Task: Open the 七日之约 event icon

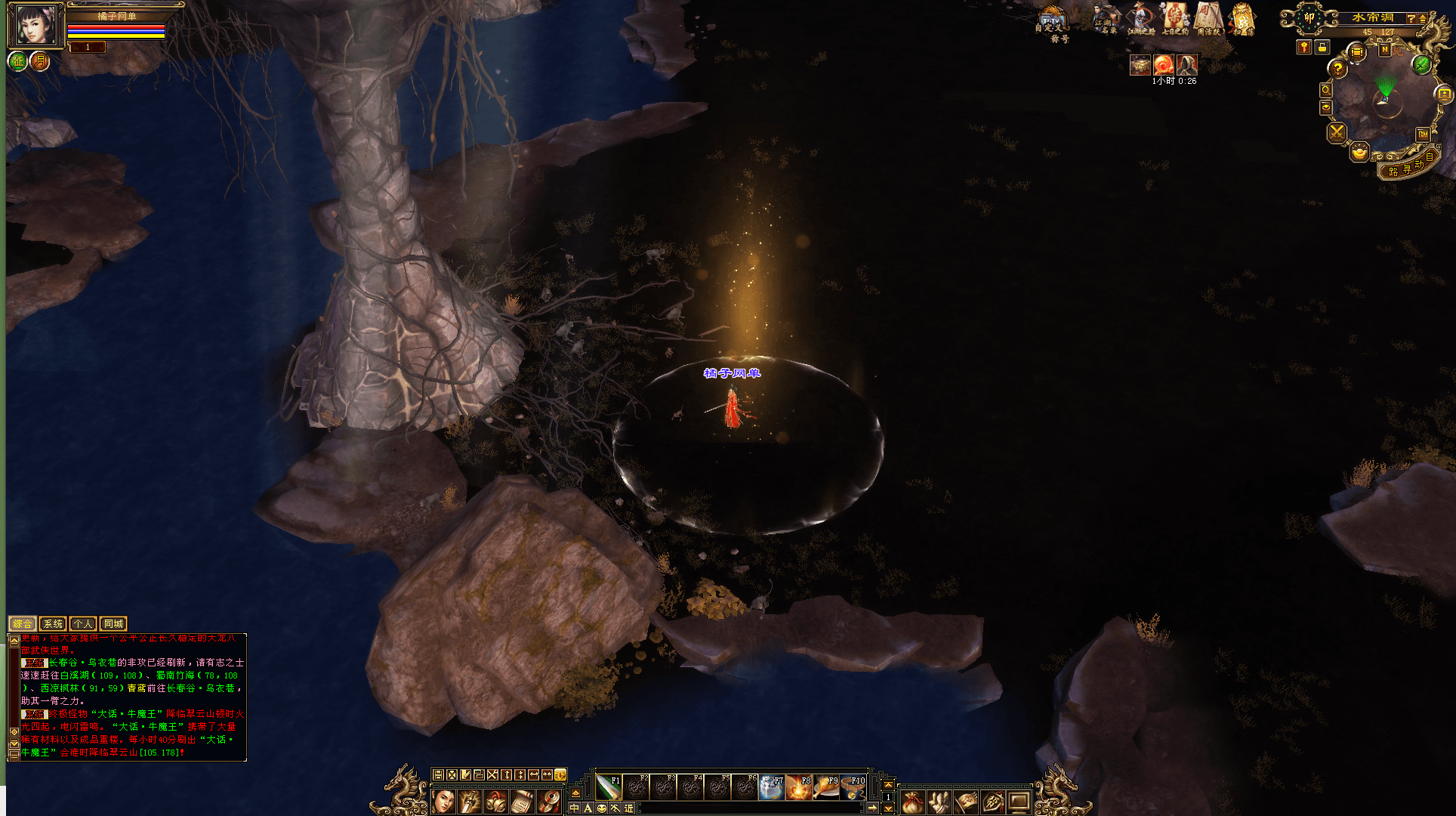Action: (1175, 18)
